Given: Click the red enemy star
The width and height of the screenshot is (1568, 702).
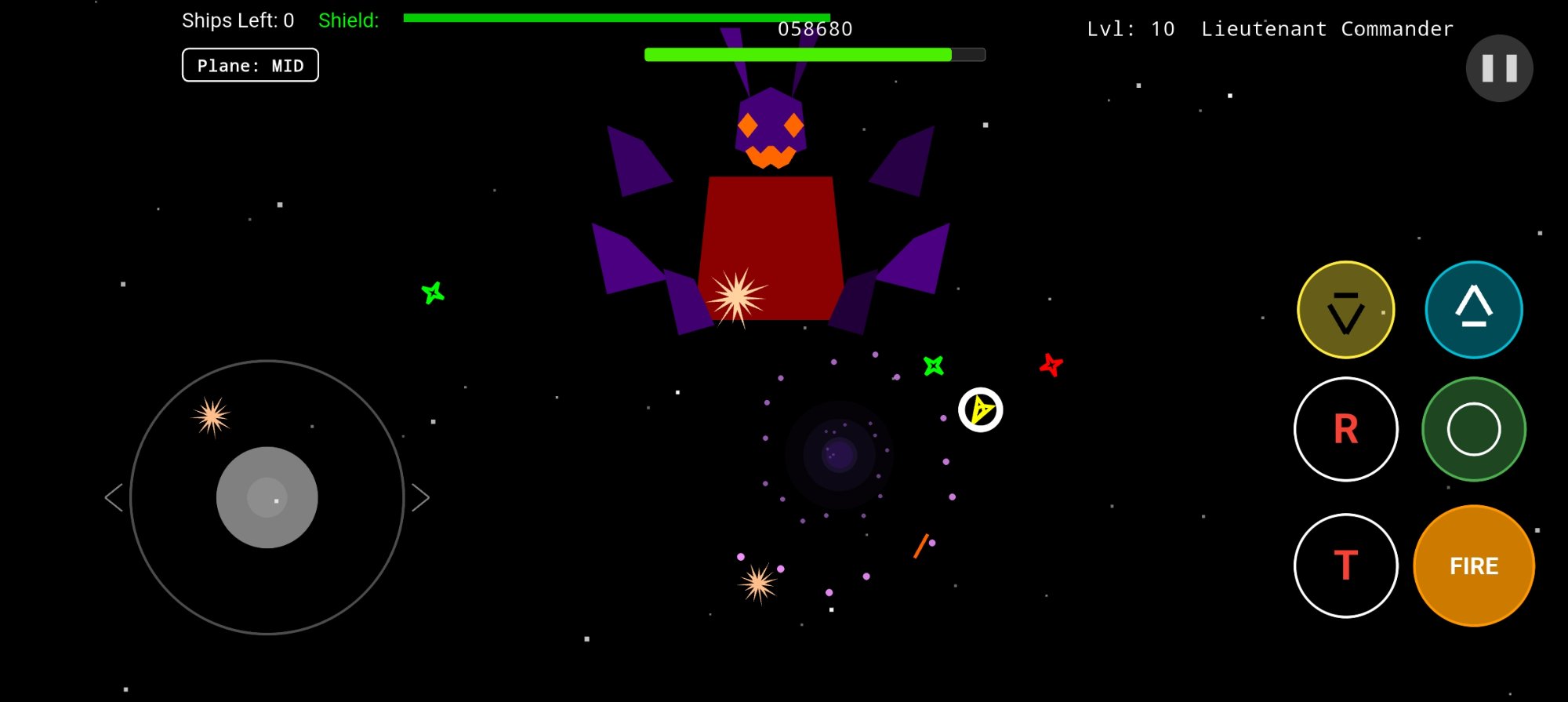Looking at the screenshot, I should click(1051, 365).
